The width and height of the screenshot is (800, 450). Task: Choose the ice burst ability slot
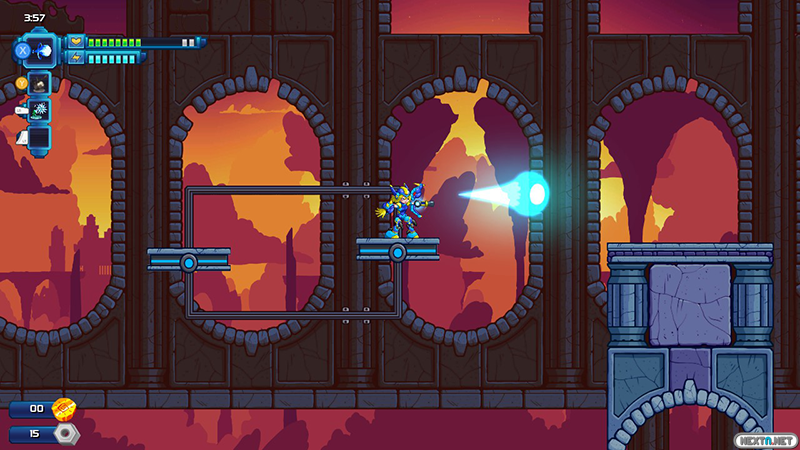pyautogui.click(x=40, y=110)
